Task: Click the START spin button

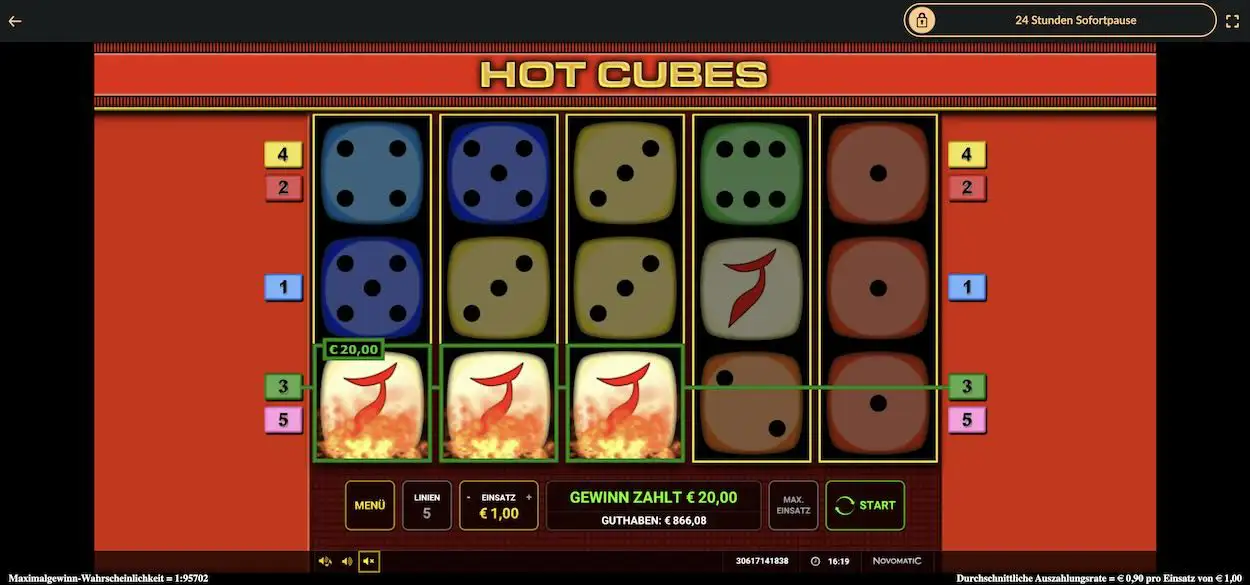Action: [x=865, y=505]
